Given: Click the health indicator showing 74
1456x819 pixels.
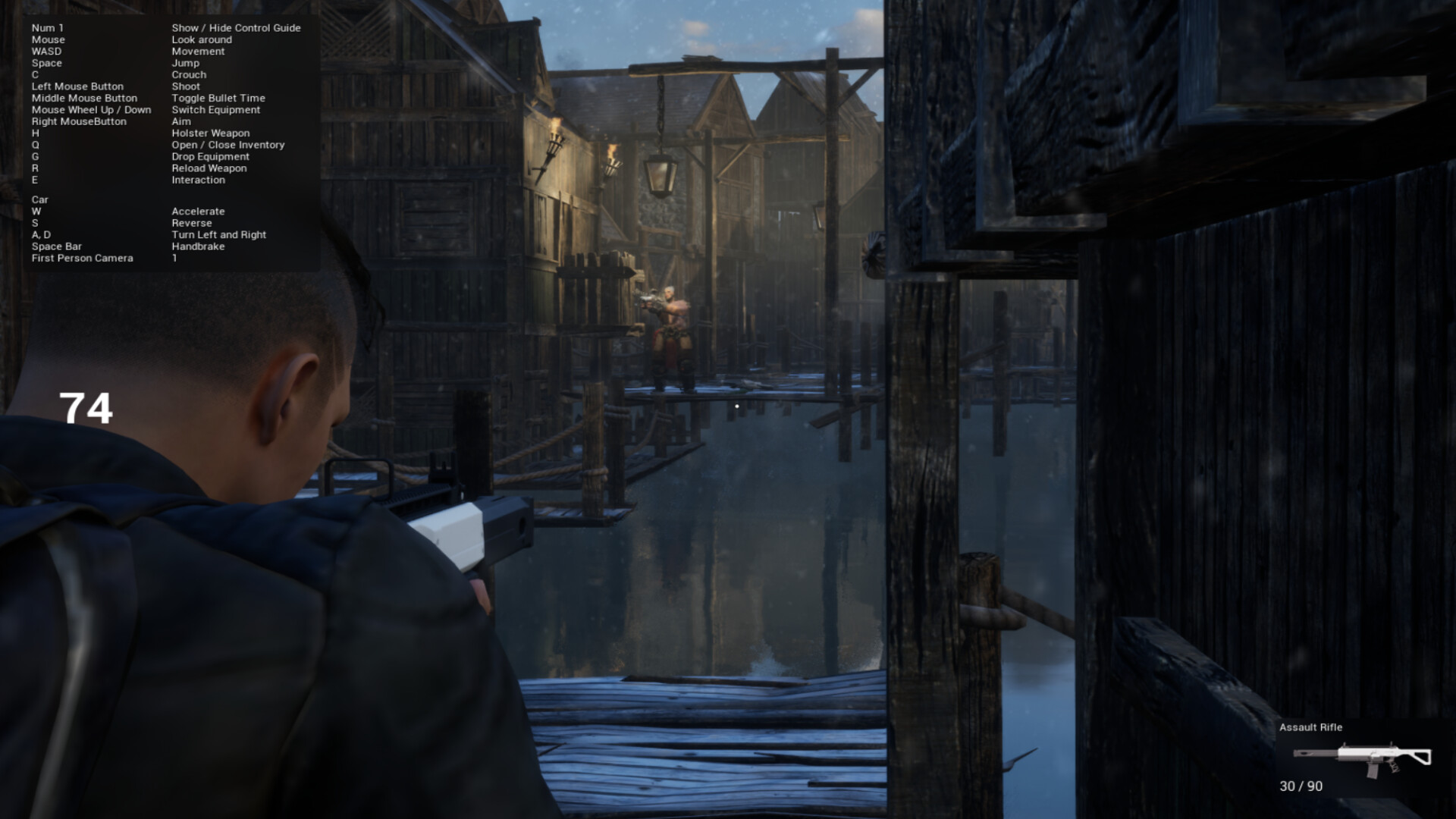Looking at the screenshot, I should tap(86, 407).
